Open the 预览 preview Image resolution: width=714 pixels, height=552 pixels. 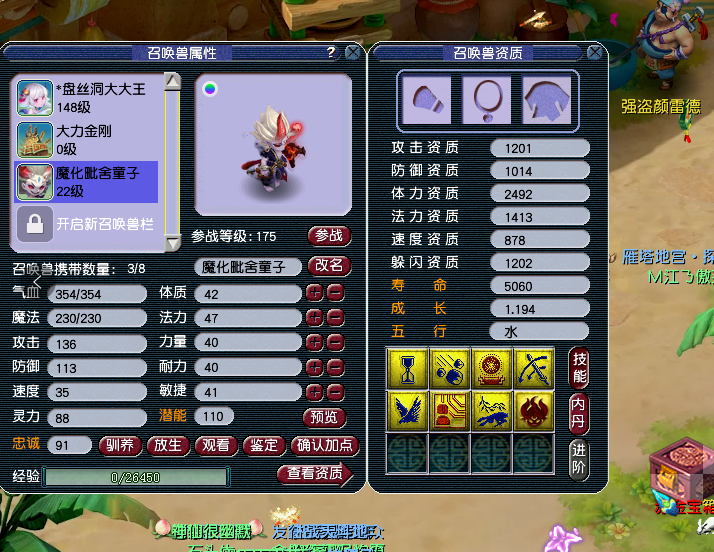click(x=324, y=417)
